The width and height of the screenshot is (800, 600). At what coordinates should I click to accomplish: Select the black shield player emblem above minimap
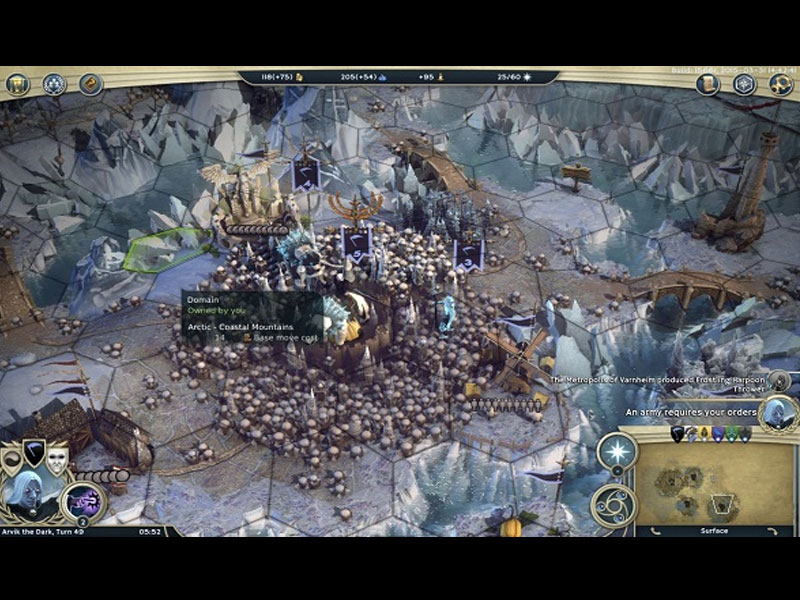click(x=677, y=434)
